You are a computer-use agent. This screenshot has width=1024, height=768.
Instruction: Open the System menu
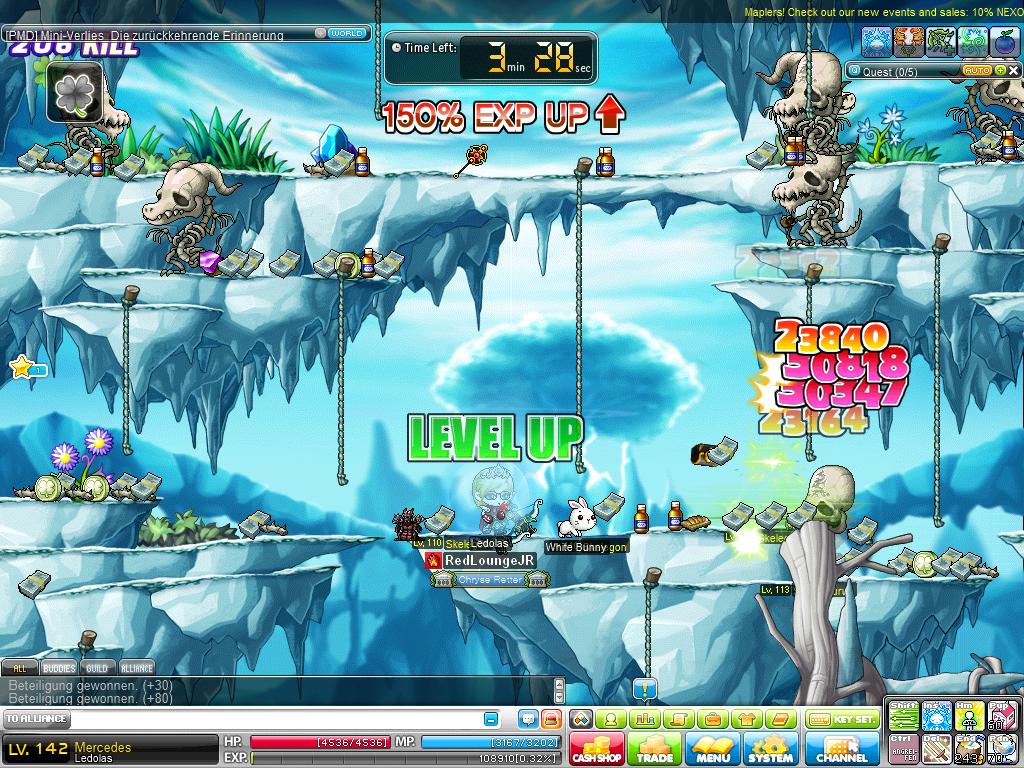click(x=770, y=748)
